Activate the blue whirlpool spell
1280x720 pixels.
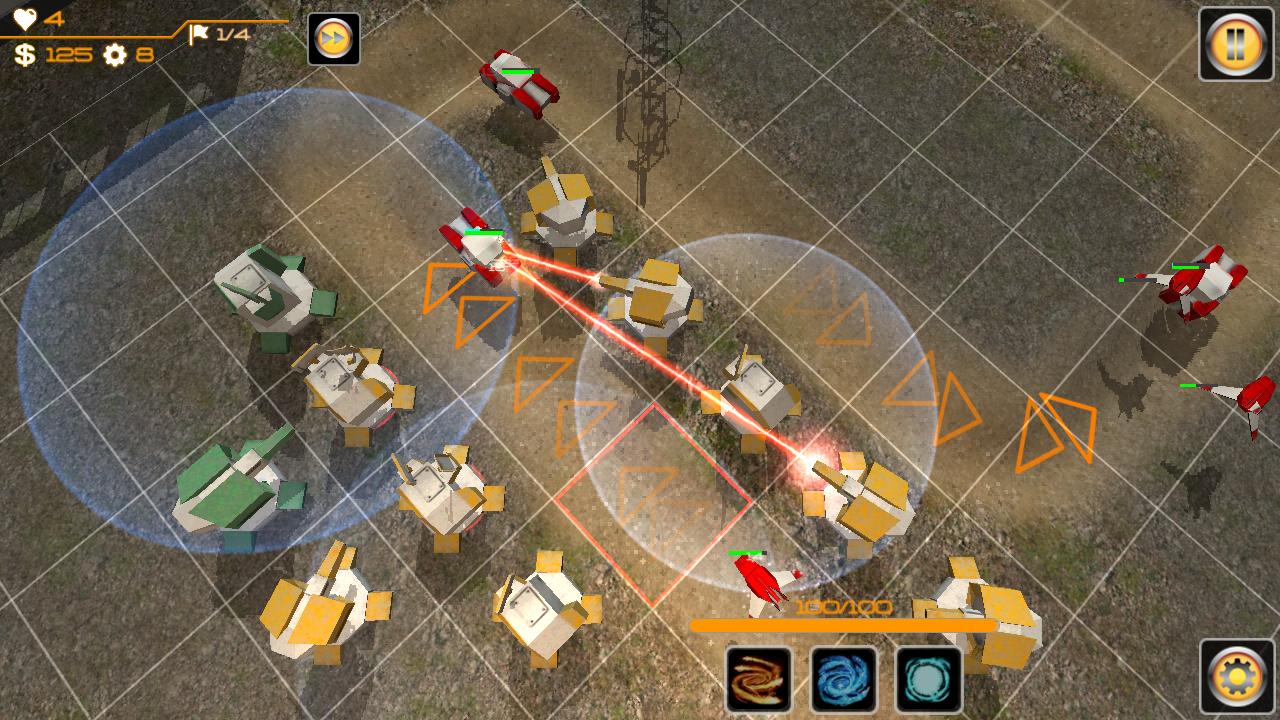843,681
